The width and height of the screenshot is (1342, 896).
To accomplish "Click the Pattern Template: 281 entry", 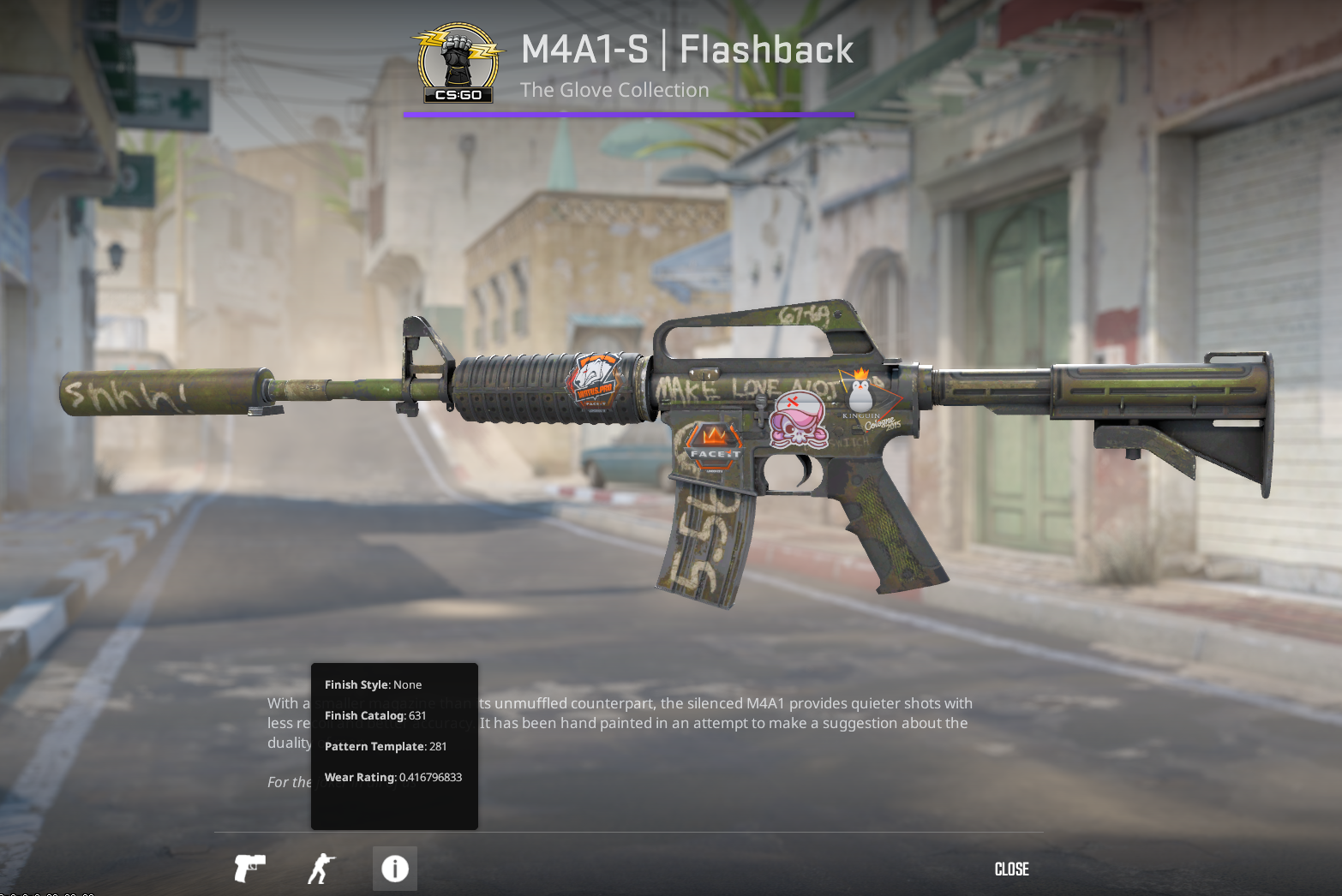I will (385, 746).
